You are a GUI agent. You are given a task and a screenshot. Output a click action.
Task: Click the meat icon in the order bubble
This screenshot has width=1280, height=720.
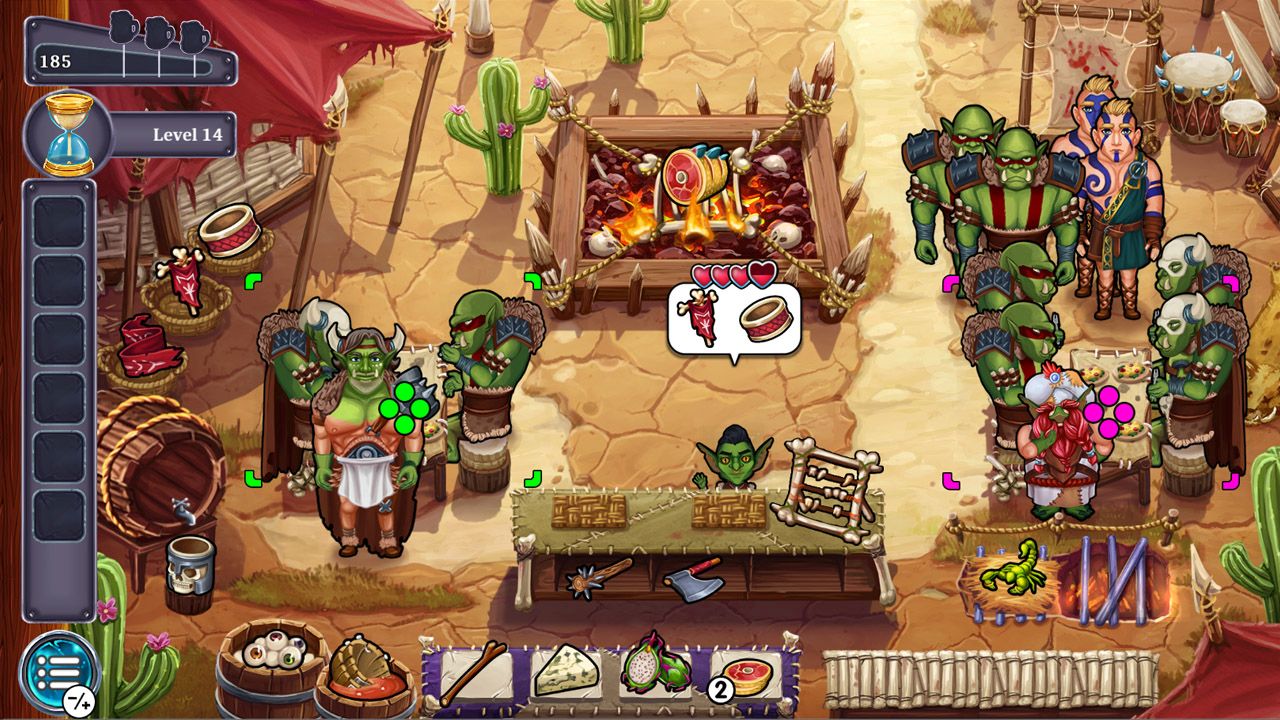point(695,318)
